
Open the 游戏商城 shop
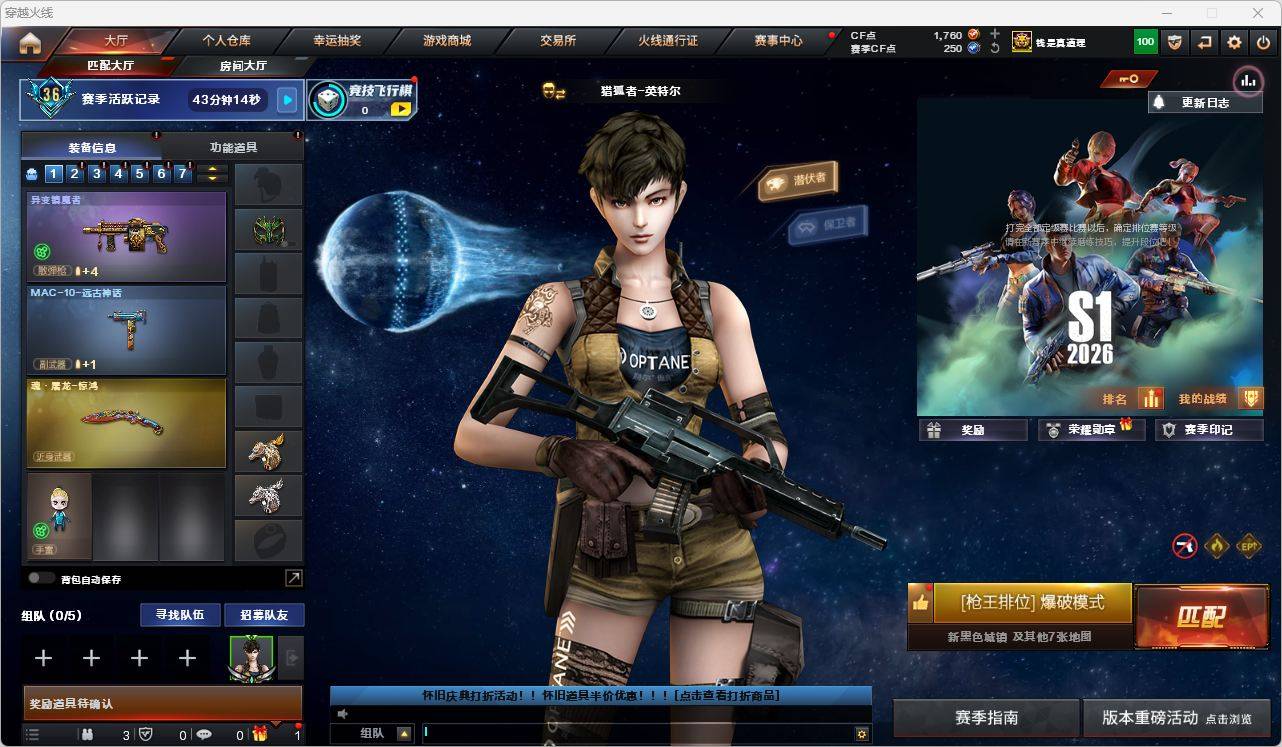click(447, 41)
